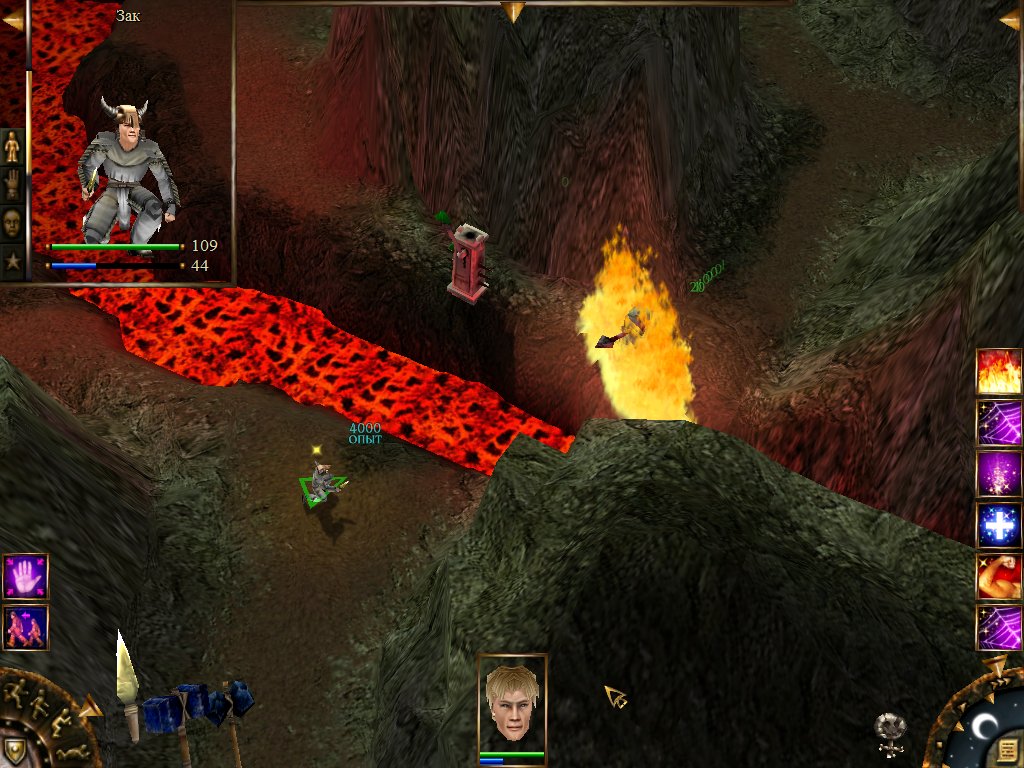The height and width of the screenshot is (768, 1024).
Task: Activate the purple sparkle spell
Action: 999,474
